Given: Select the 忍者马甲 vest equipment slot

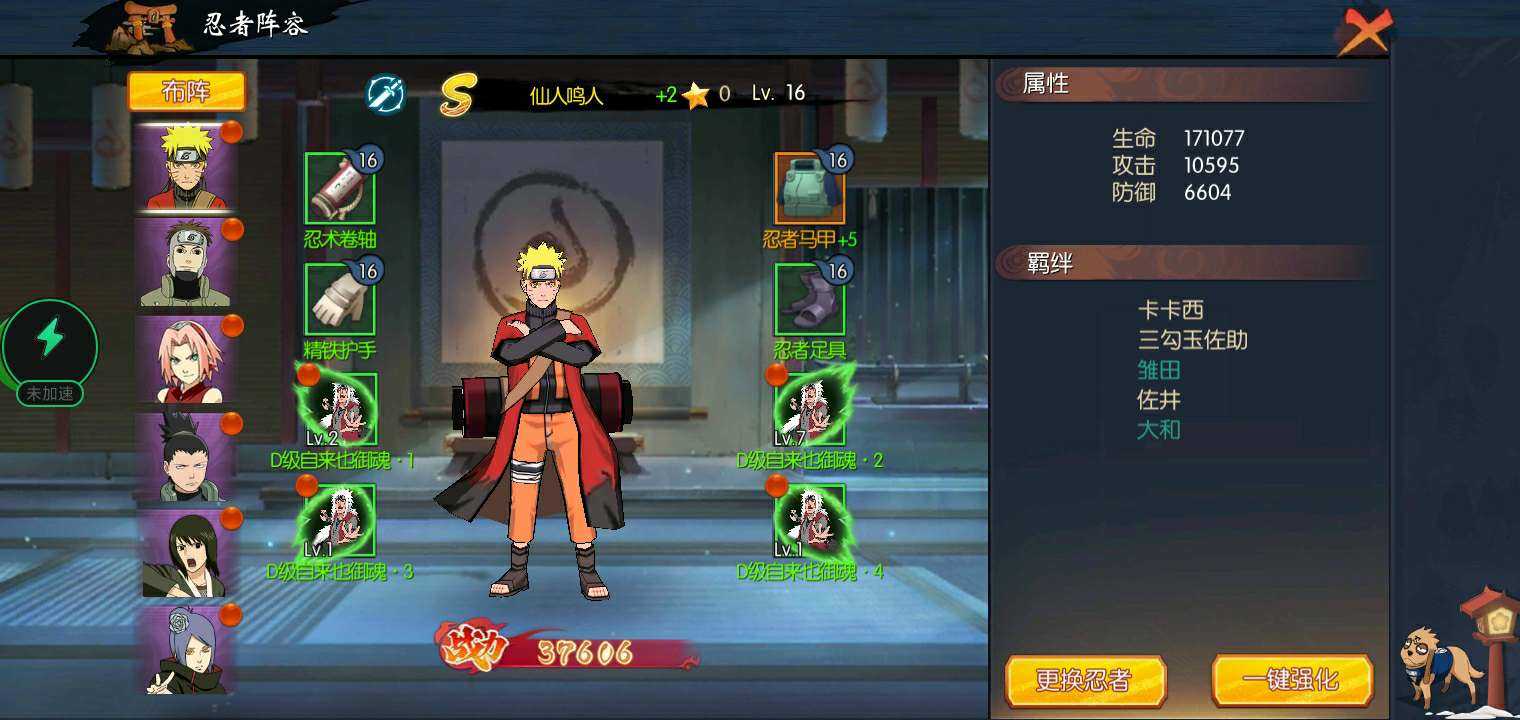Looking at the screenshot, I should tap(810, 188).
